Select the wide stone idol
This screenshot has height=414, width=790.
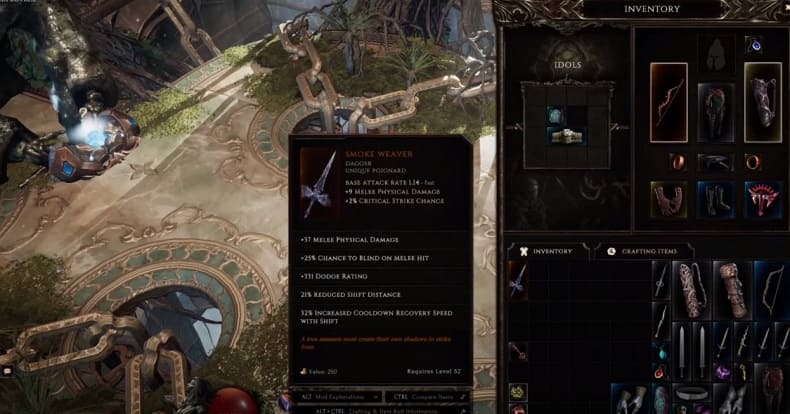566,135
